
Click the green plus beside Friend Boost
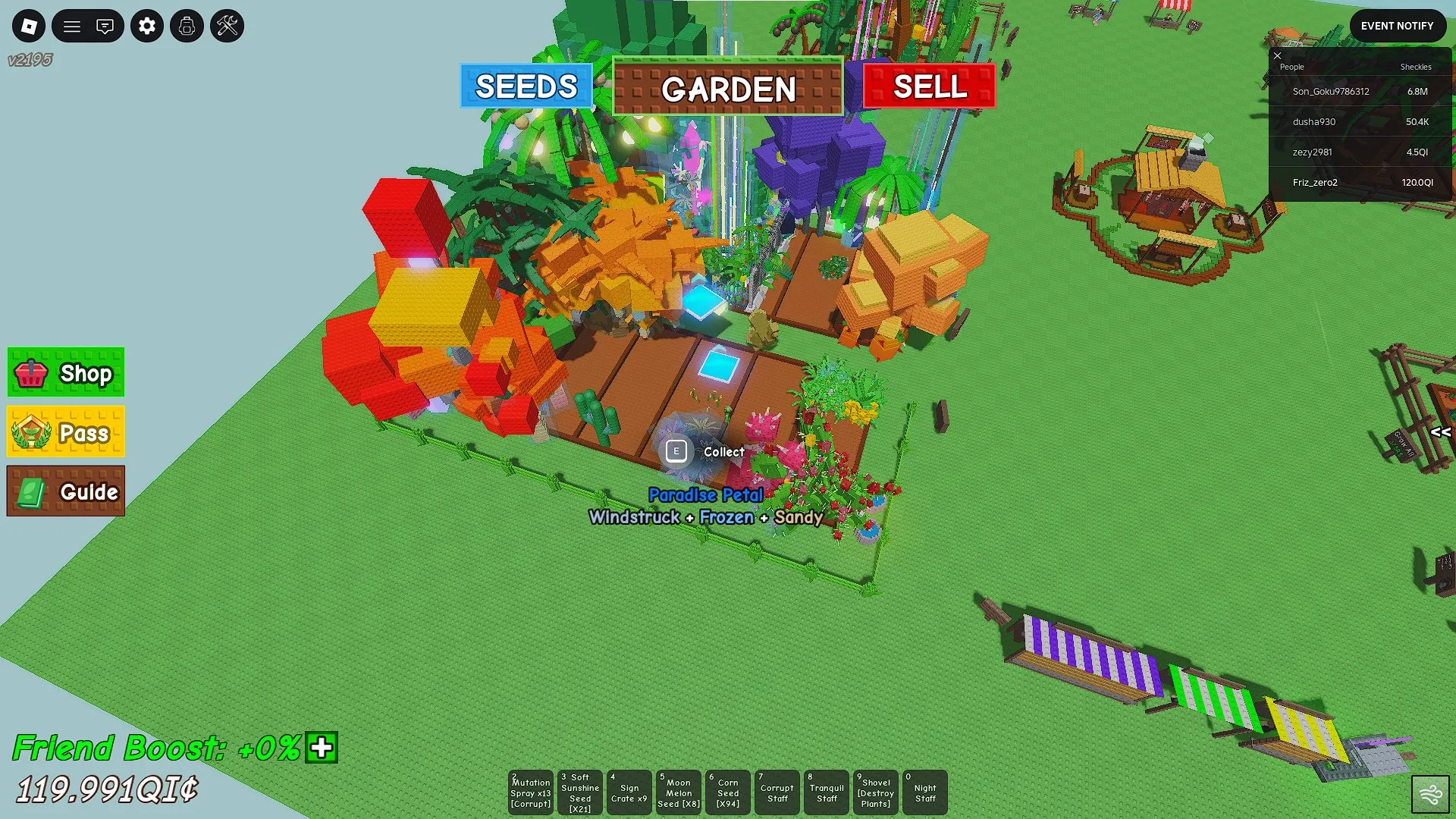[321, 748]
